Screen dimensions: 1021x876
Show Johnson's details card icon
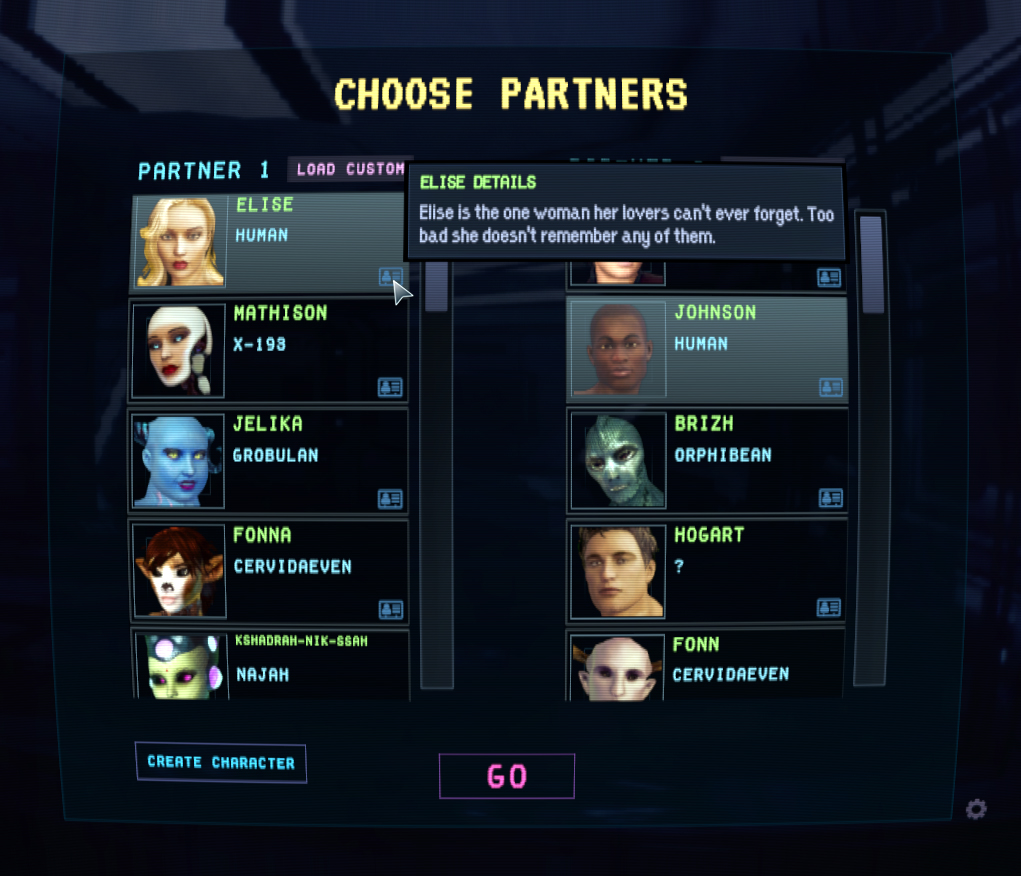click(829, 387)
